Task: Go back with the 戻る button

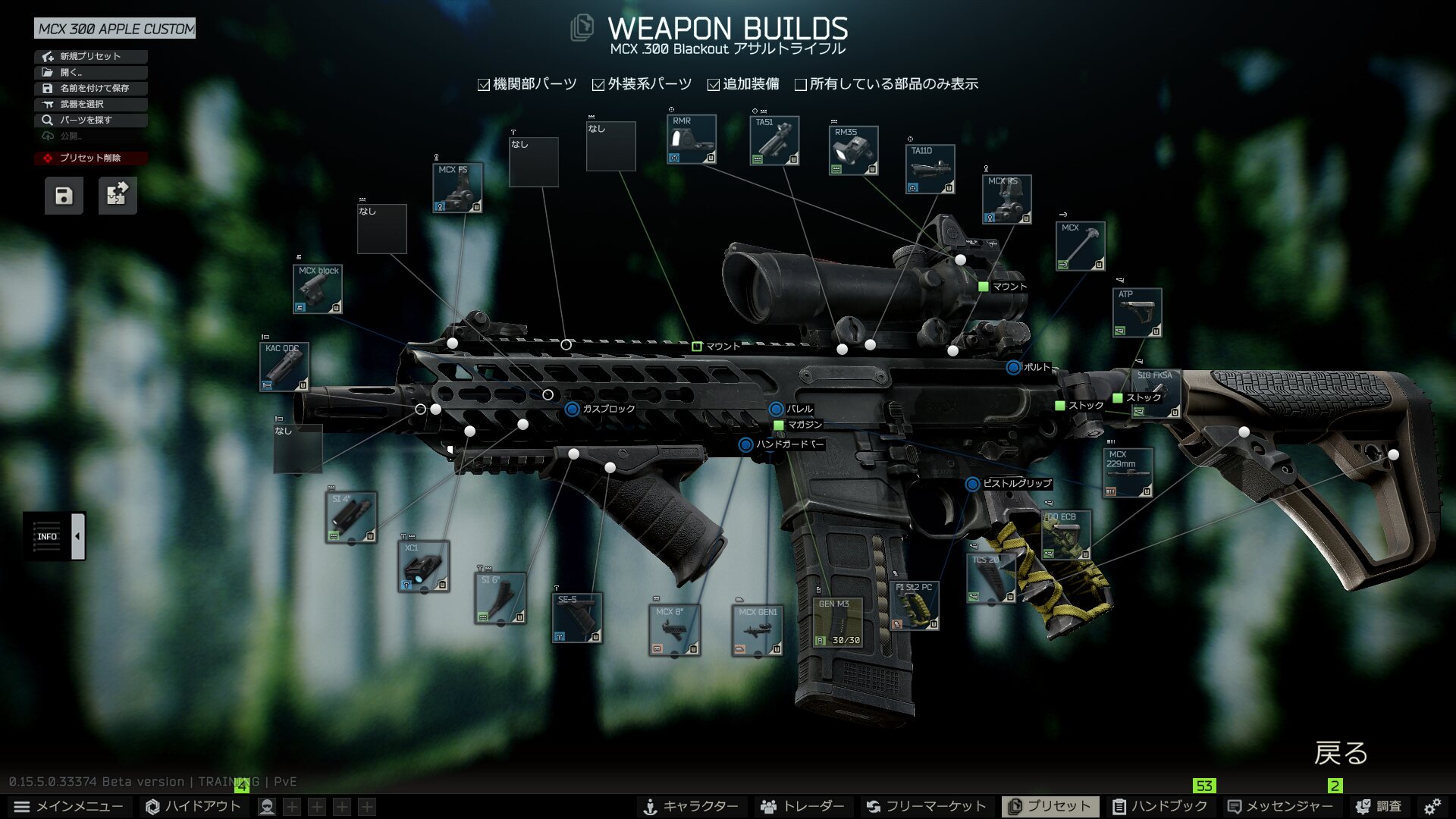Action: click(x=1340, y=753)
